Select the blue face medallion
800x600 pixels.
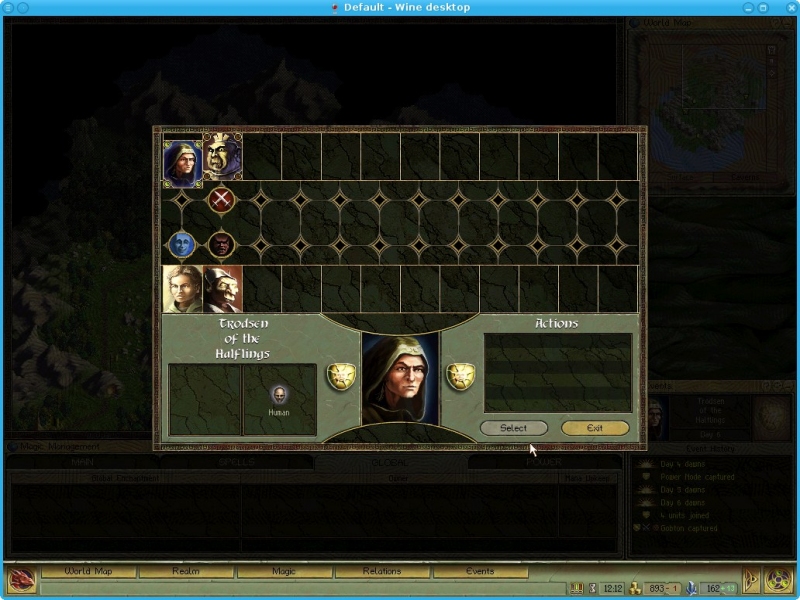(182, 243)
